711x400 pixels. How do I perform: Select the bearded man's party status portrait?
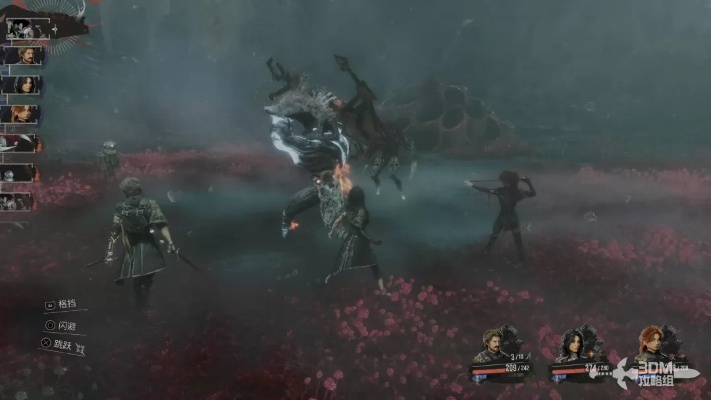point(493,345)
